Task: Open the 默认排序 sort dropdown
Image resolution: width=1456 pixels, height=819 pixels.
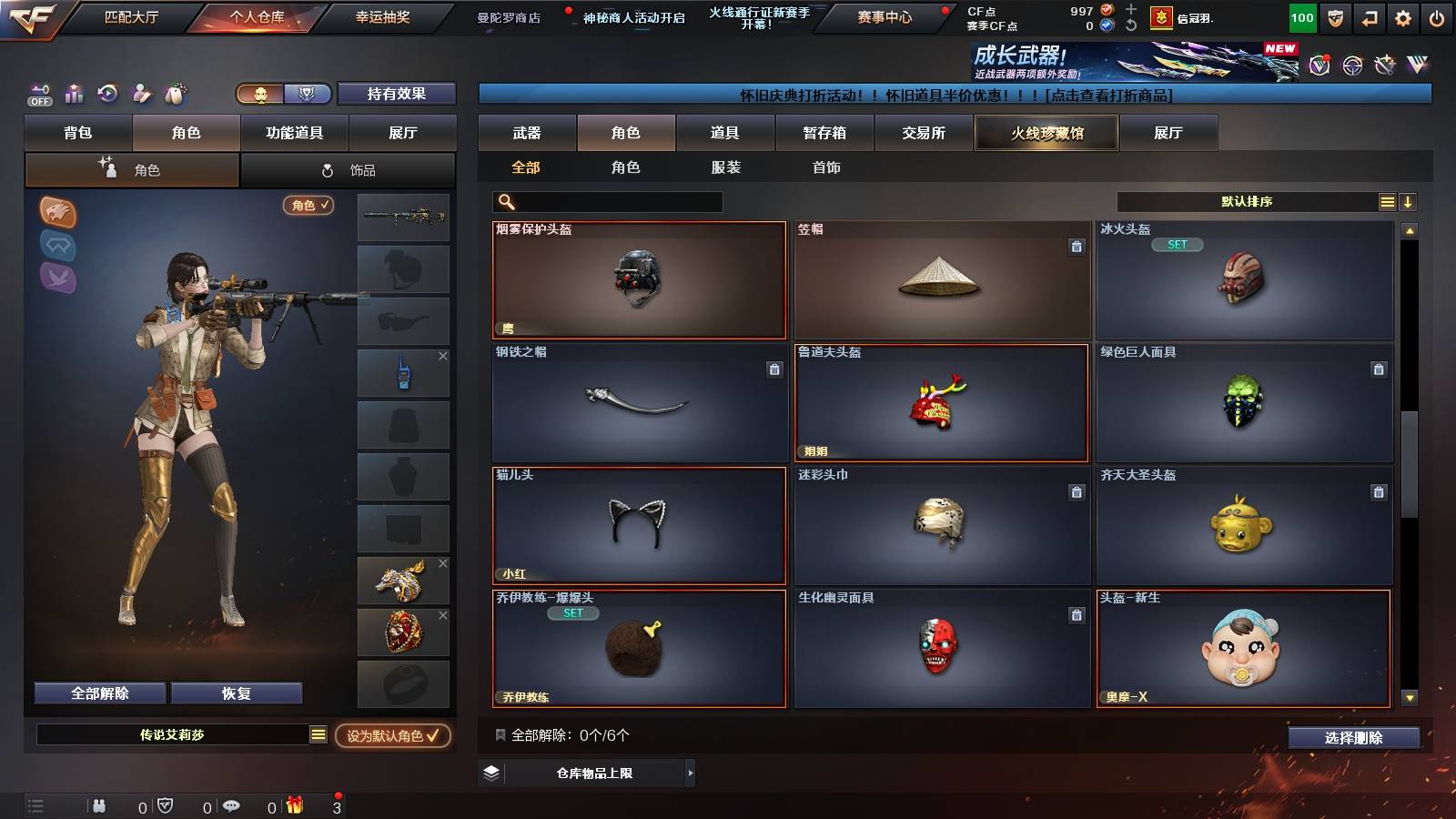Action: click(1247, 201)
